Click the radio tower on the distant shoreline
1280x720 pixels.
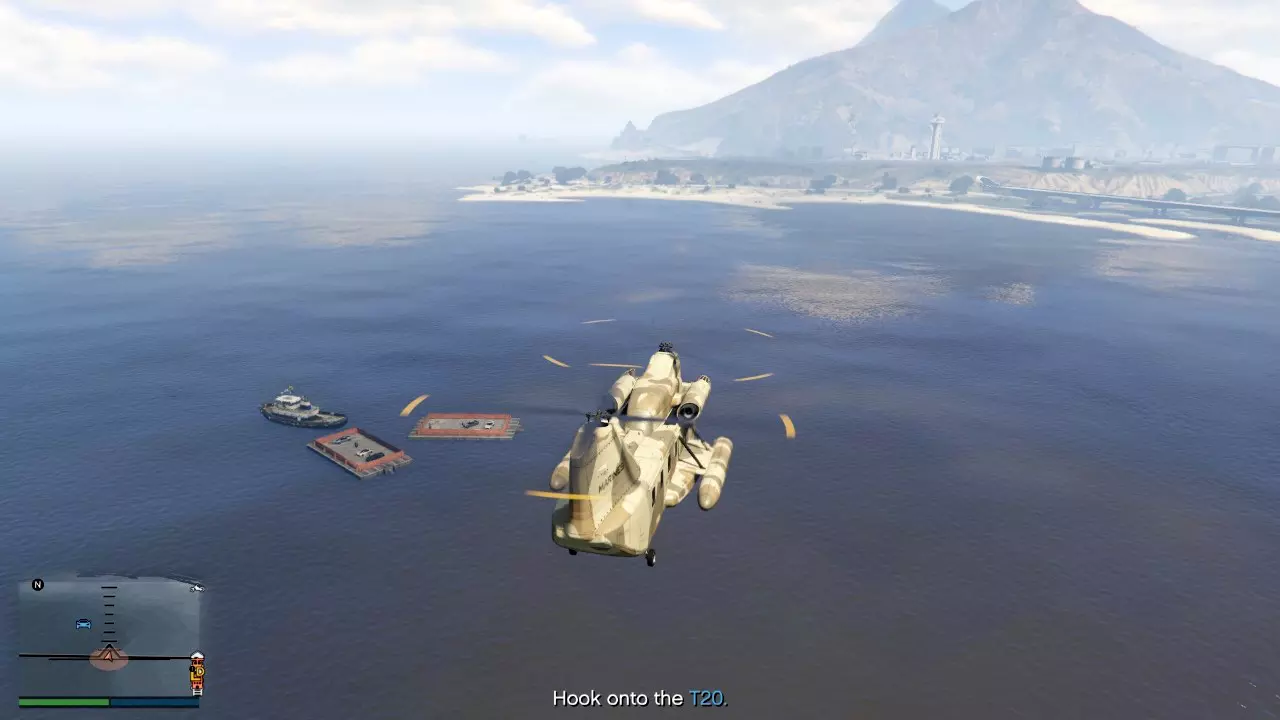click(938, 130)
